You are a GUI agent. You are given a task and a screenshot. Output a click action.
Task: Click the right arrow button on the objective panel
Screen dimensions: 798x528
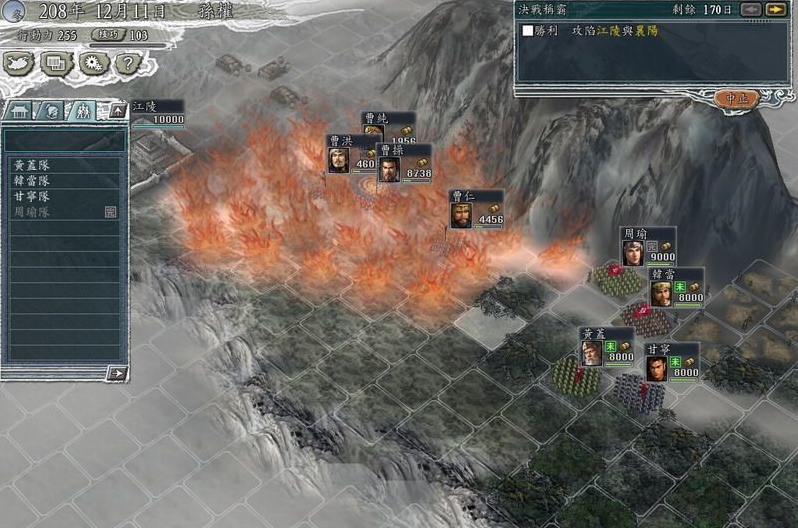click(x=775, y=9)
